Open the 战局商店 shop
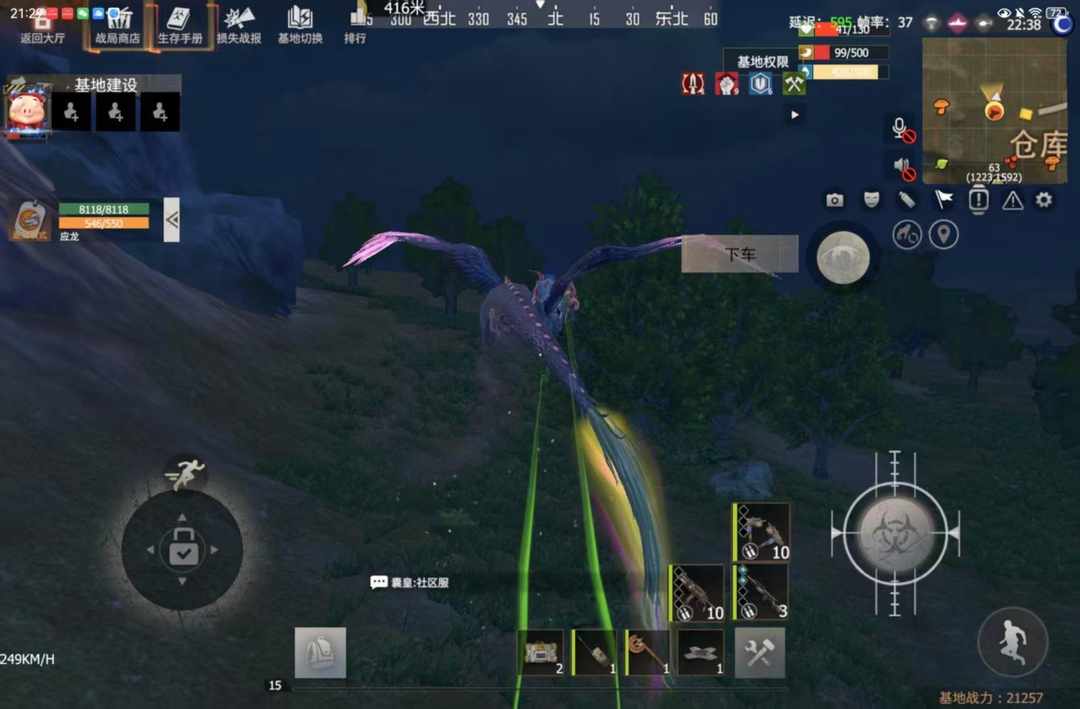This screenshot has width=1080, height=709. [x=117, y=26]
